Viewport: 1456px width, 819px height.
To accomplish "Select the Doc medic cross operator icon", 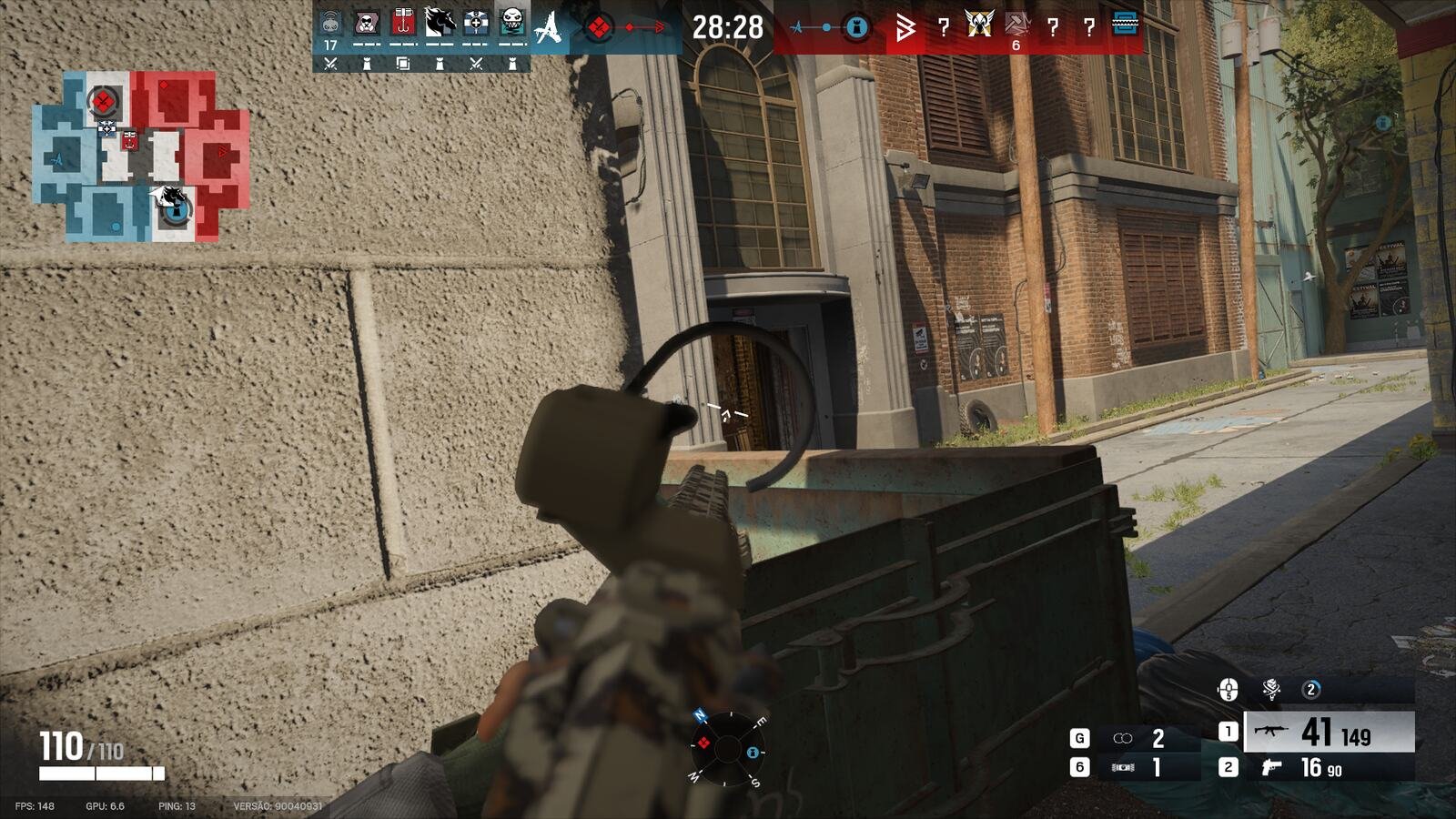I will click(476, 23).
